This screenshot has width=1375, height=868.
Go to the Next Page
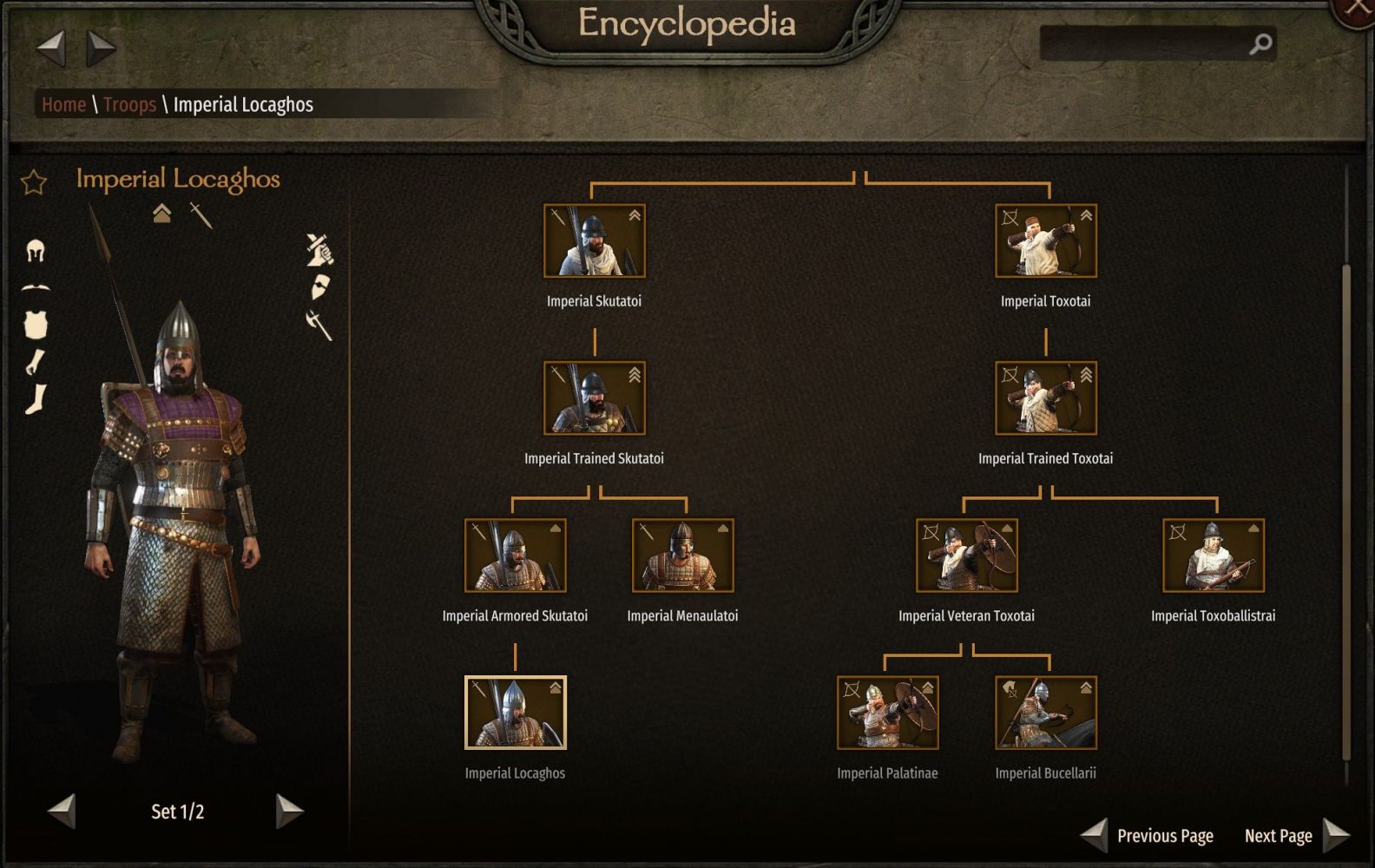pyautogui.click(x=1295, y=836)
